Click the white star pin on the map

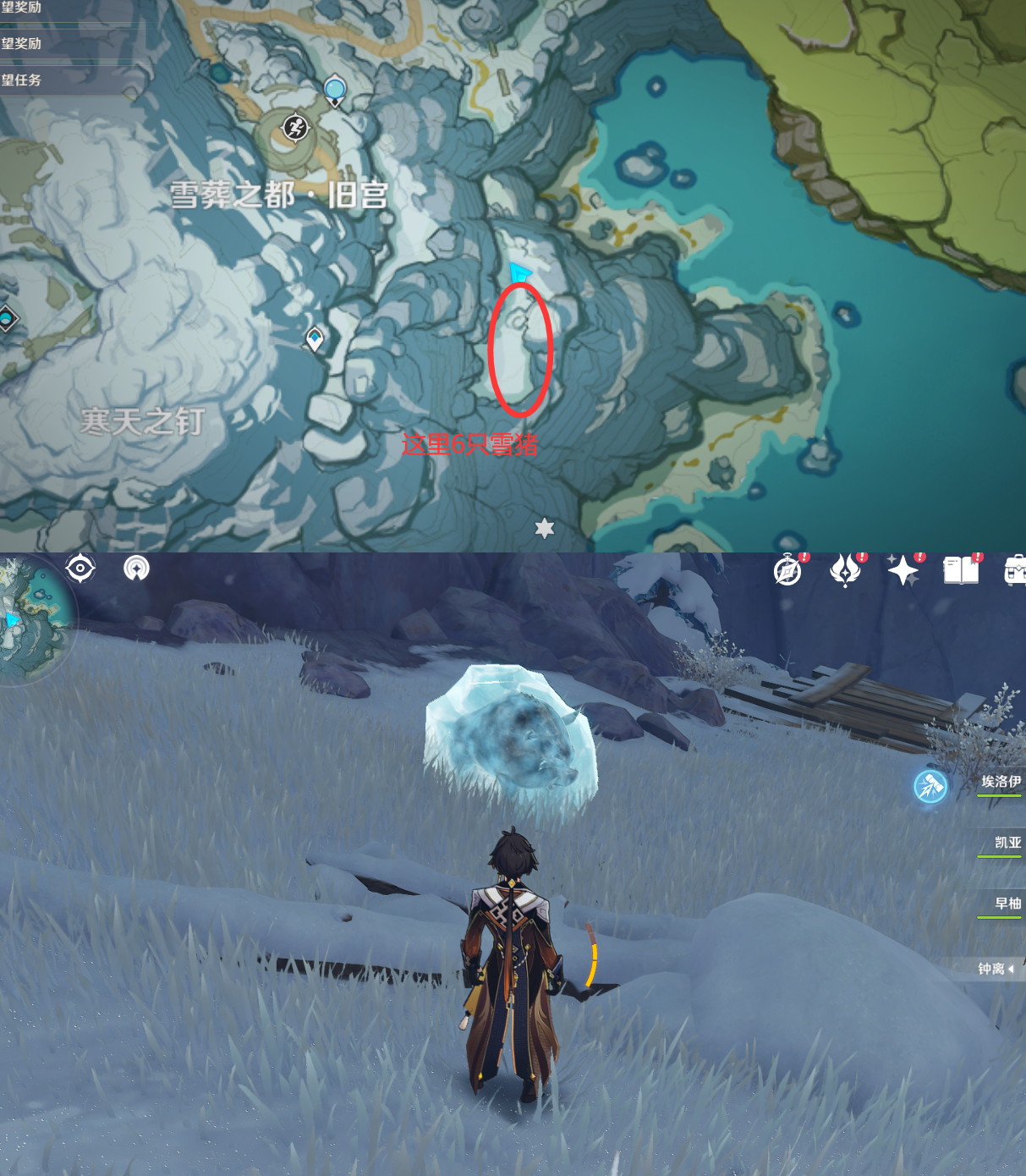click(x=545, y=529)
